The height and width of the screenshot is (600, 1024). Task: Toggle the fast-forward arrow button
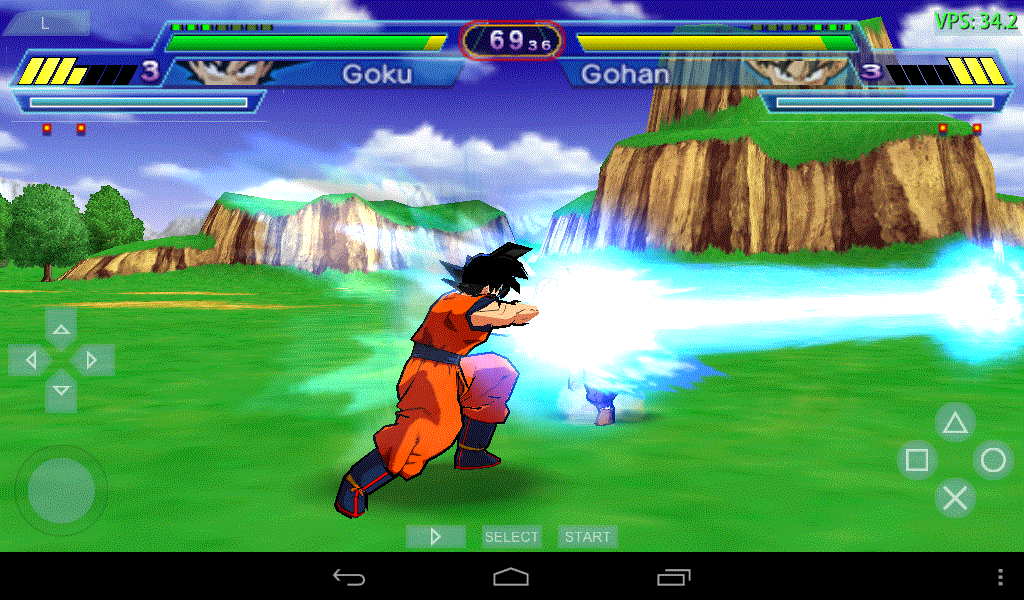tap(435, 537)
